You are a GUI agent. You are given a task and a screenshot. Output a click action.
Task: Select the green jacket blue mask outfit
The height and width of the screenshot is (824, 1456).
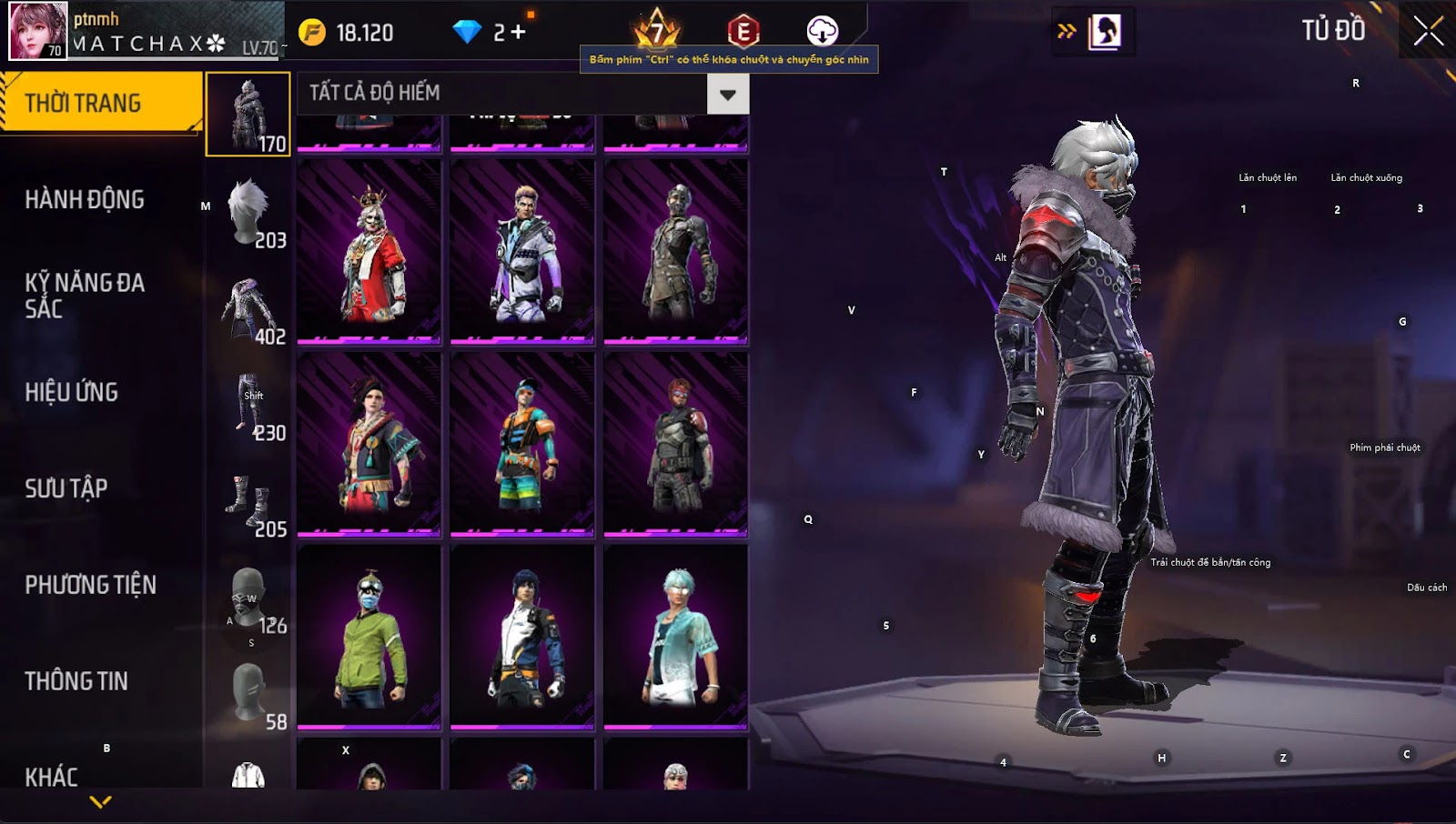click(369, 638)
